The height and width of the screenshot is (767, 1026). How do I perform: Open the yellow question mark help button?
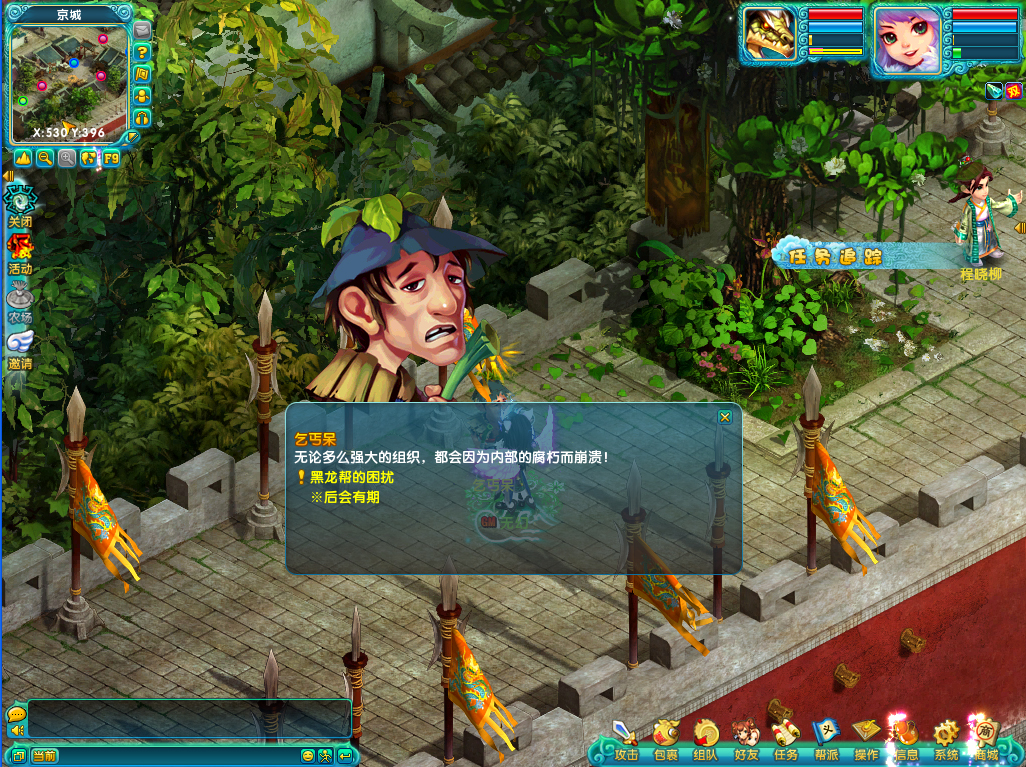click(142, 52)
